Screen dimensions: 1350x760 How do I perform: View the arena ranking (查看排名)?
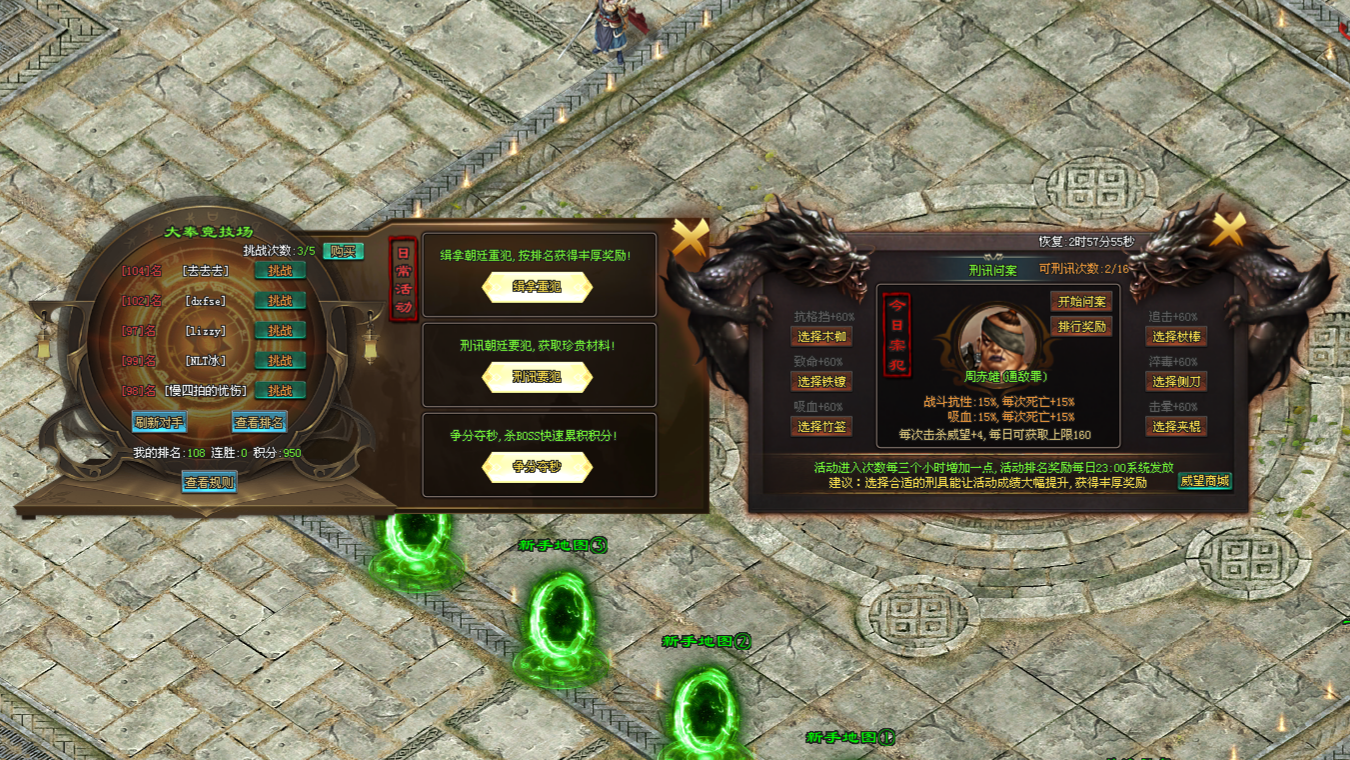(x=259, y=422)
